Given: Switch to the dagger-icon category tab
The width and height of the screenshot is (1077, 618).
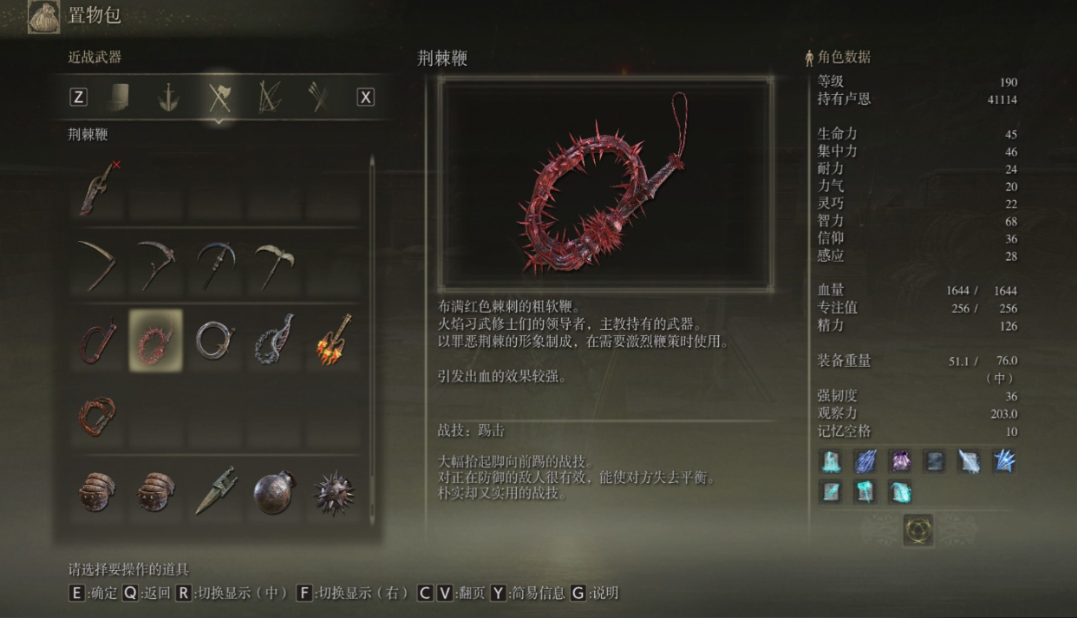Looking at the screenshot, I should pos(168,97).
